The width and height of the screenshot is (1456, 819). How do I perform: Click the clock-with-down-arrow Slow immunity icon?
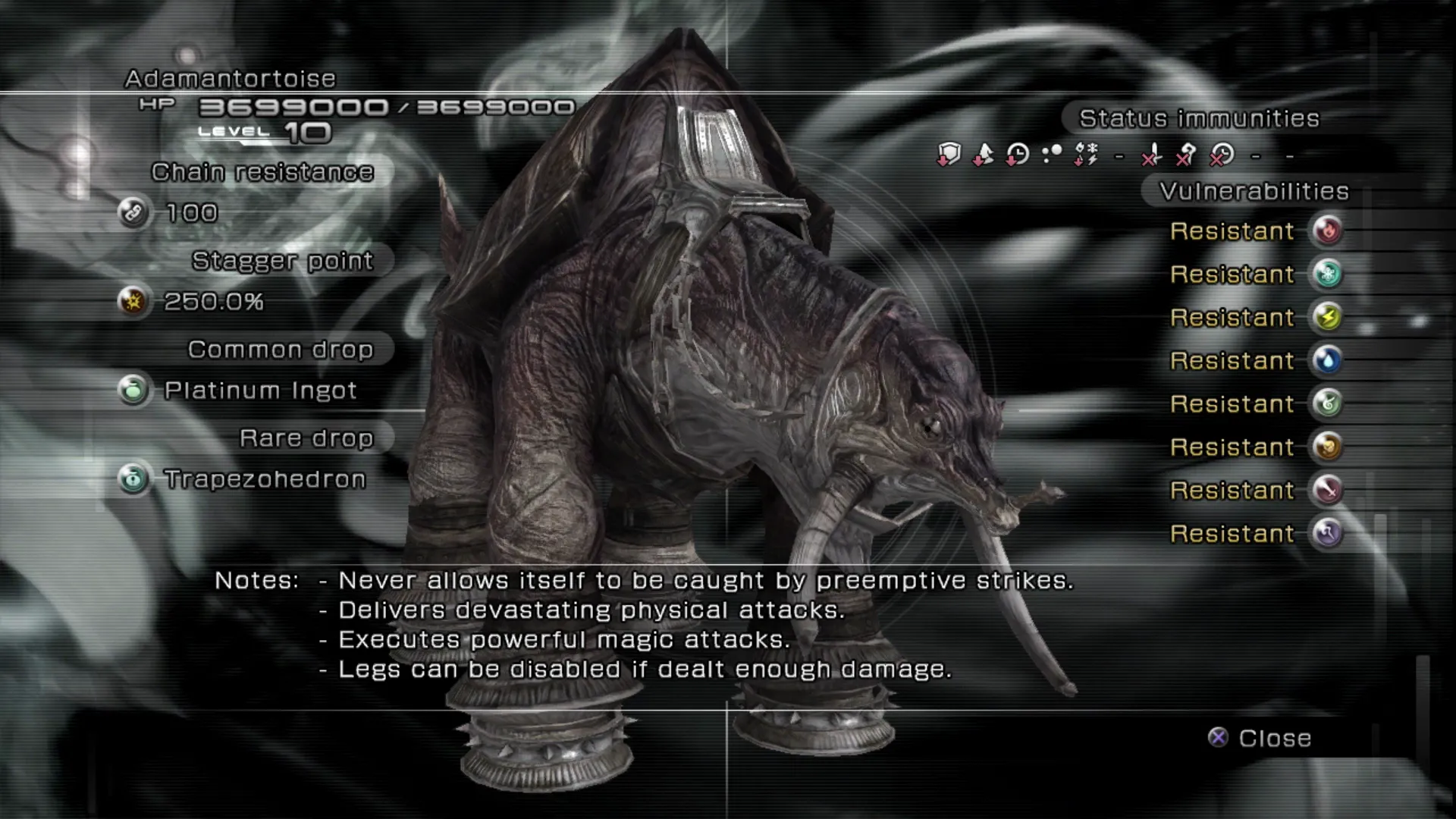[1017, 155]
